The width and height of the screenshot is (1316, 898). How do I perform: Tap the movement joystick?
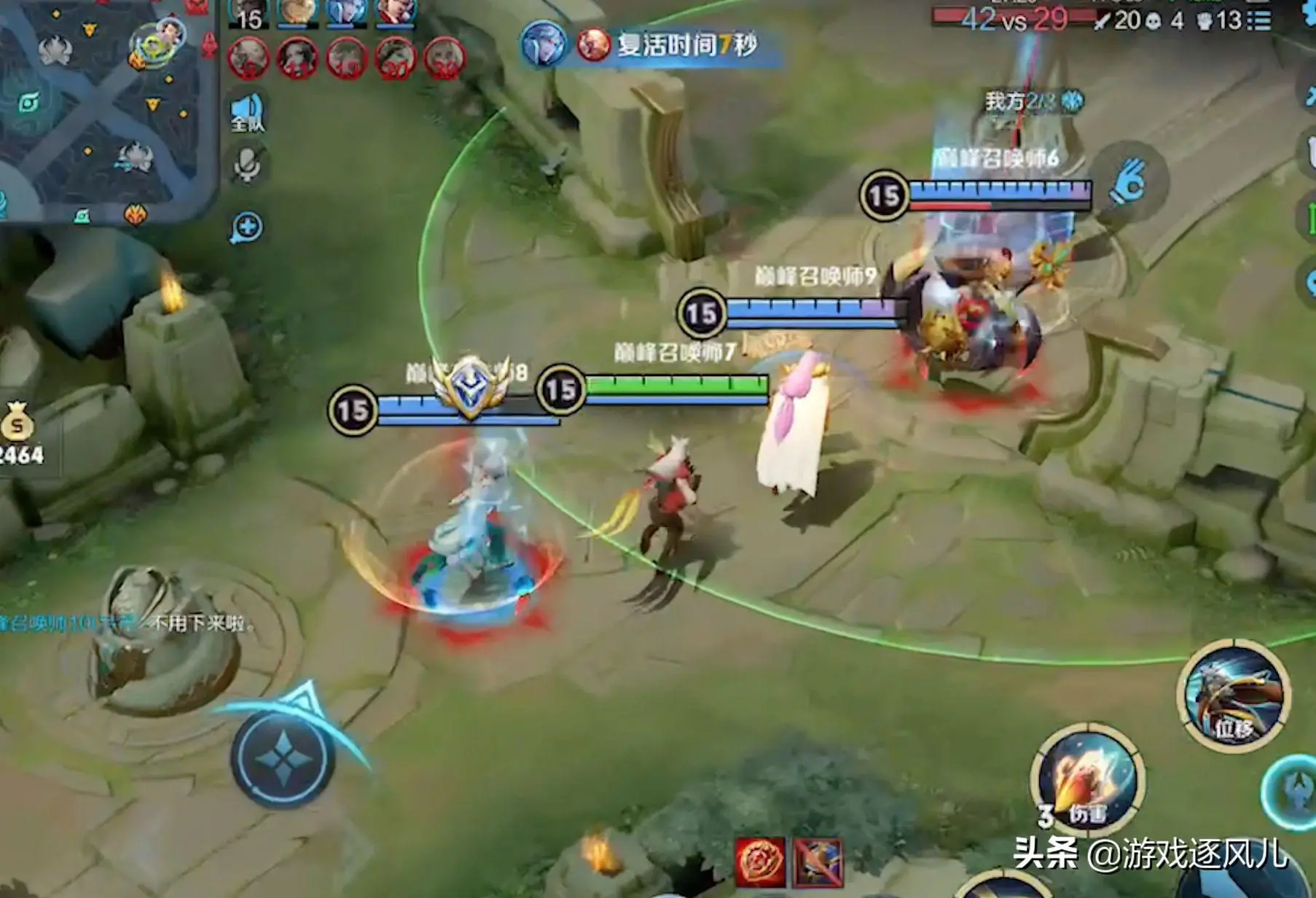(x=283, y=758)
